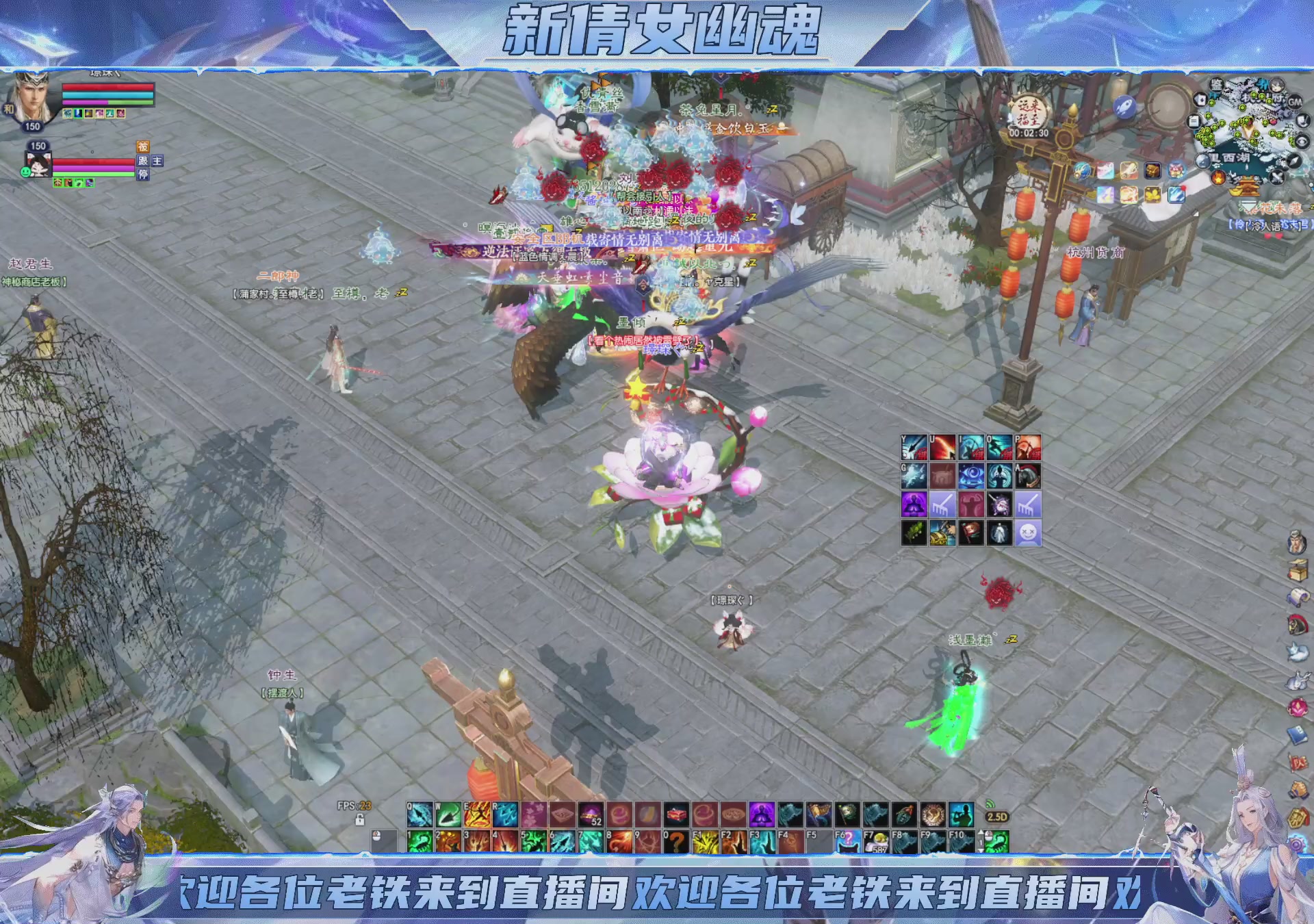Collapse the minimap using the white downward arrow
Screen dimensions: 1314x924
1249,206
